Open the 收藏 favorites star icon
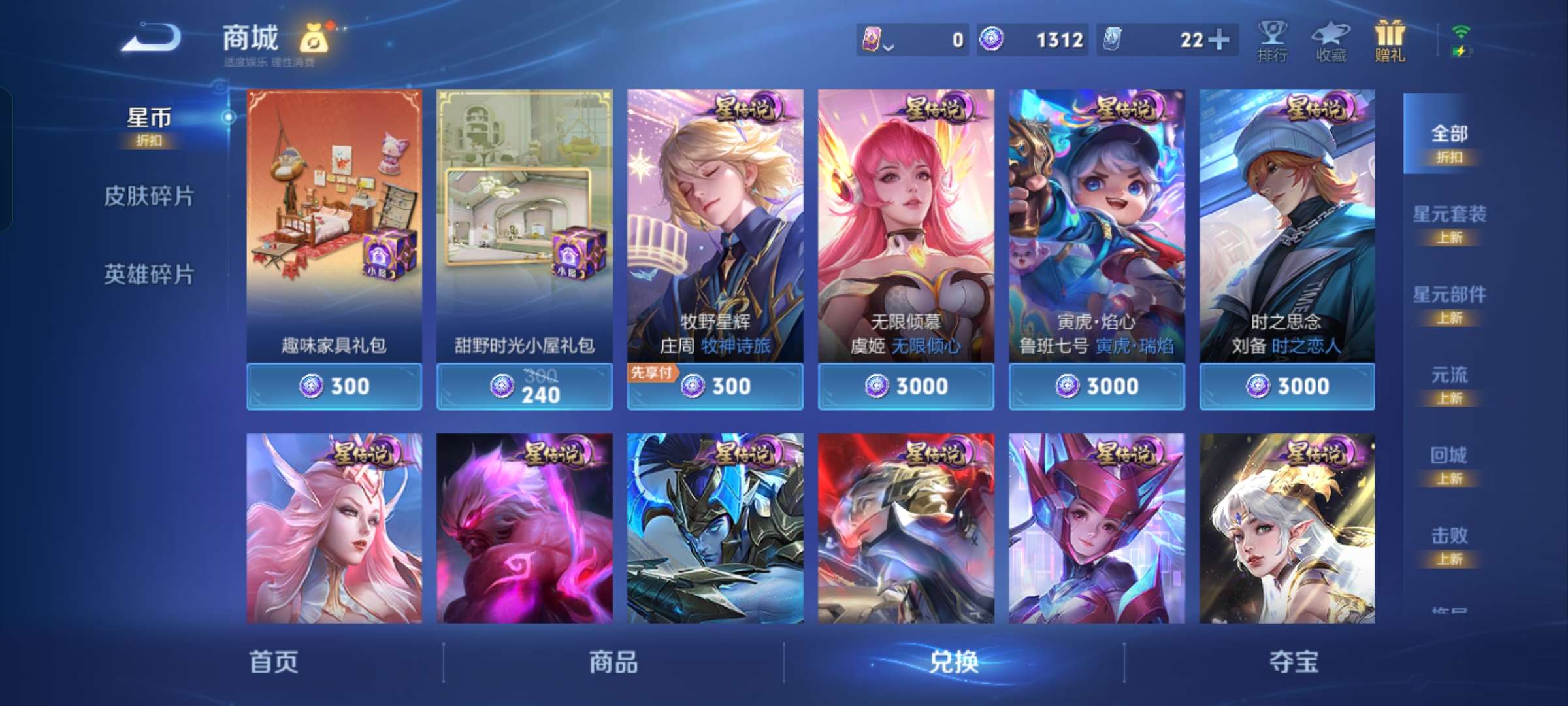Image resolution: width=1568 pixels, height=706 pixels. (1330, 39)
